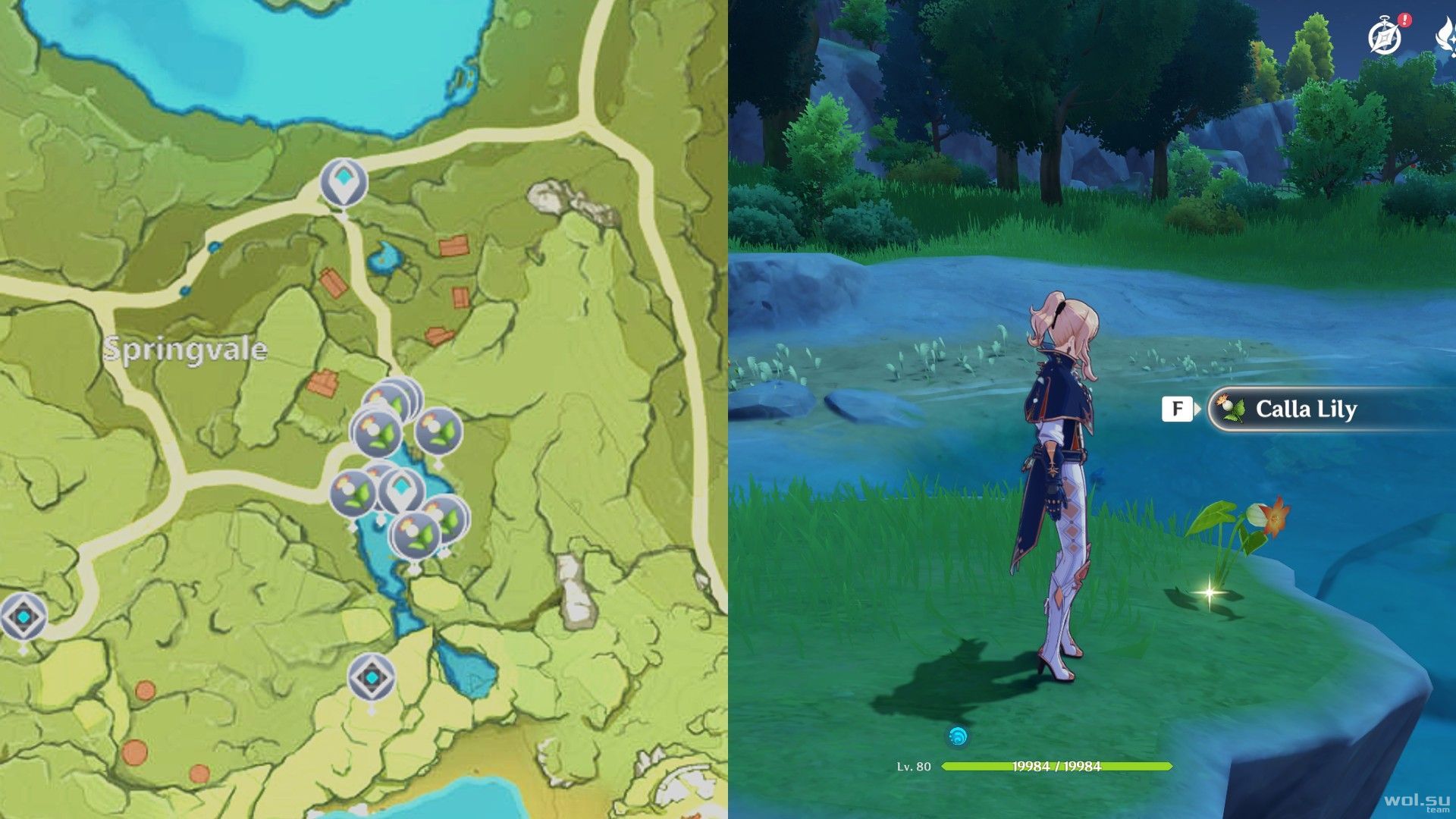Click the diamond domain marker beside the small pond
Screen dimensions: 1456x819
[372, 676]
